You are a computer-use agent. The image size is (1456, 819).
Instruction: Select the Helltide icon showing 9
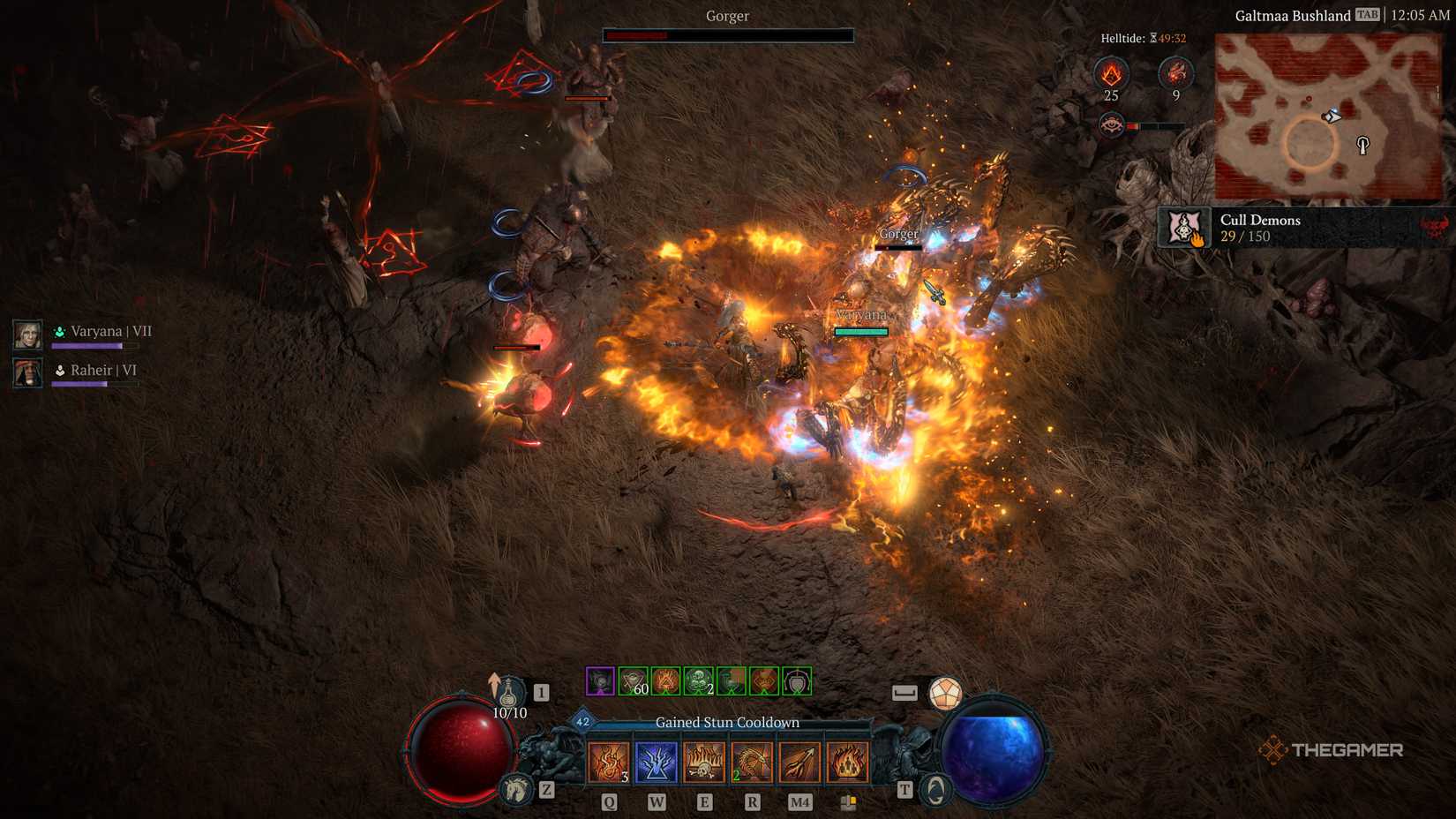tap(1175, 73)
